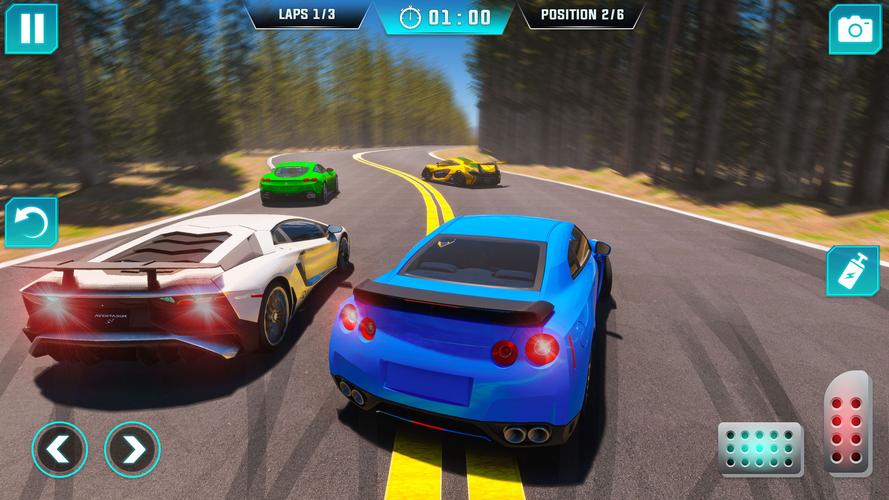Tap the brake pedal
The image size is (889, 500).
760,449
